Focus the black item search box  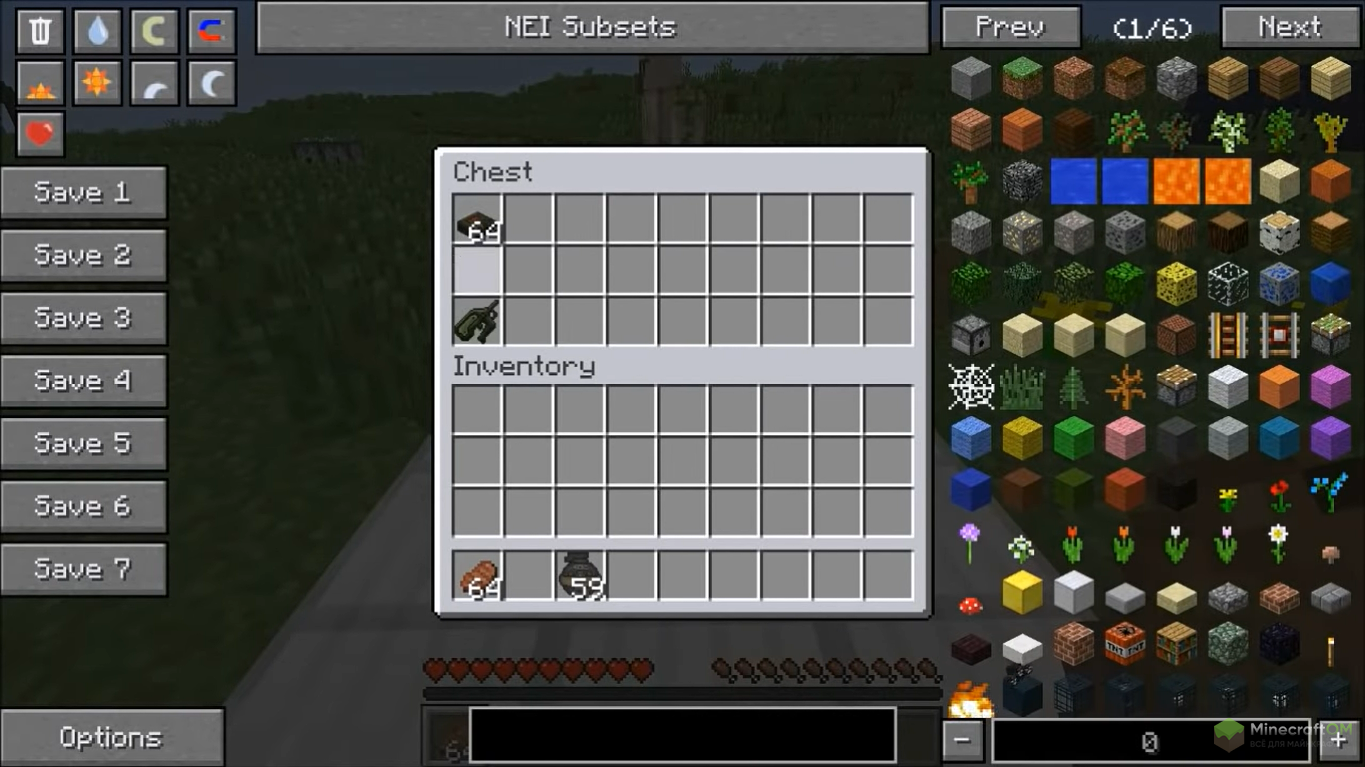682,735
